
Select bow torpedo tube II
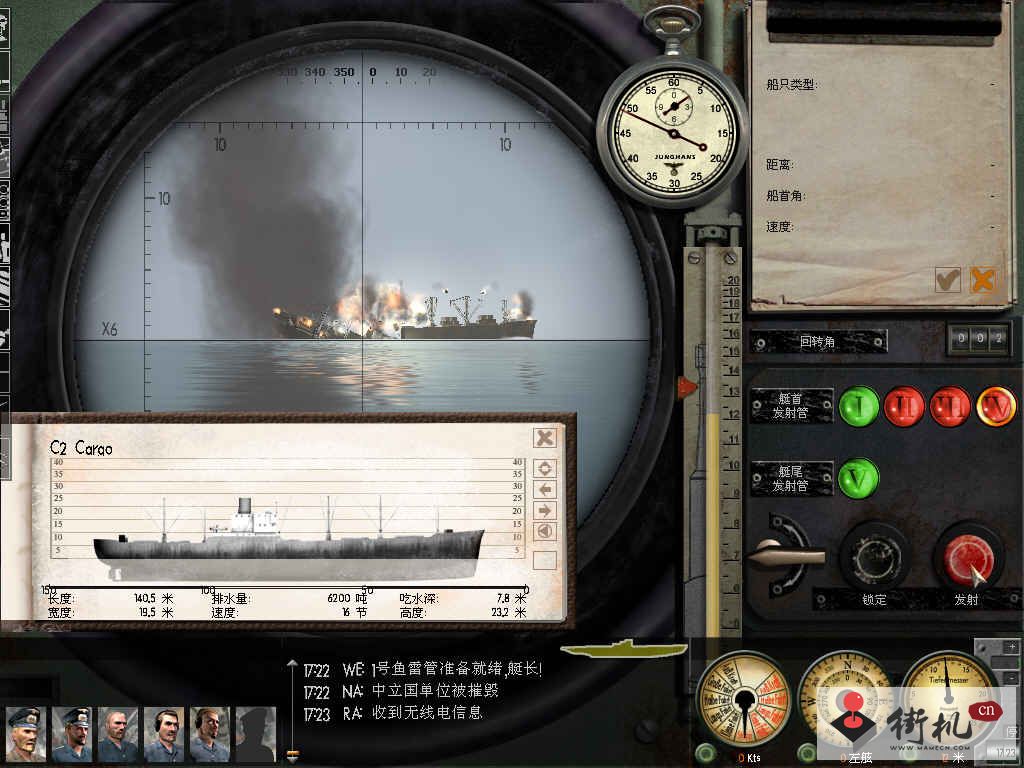coord(903,407)
